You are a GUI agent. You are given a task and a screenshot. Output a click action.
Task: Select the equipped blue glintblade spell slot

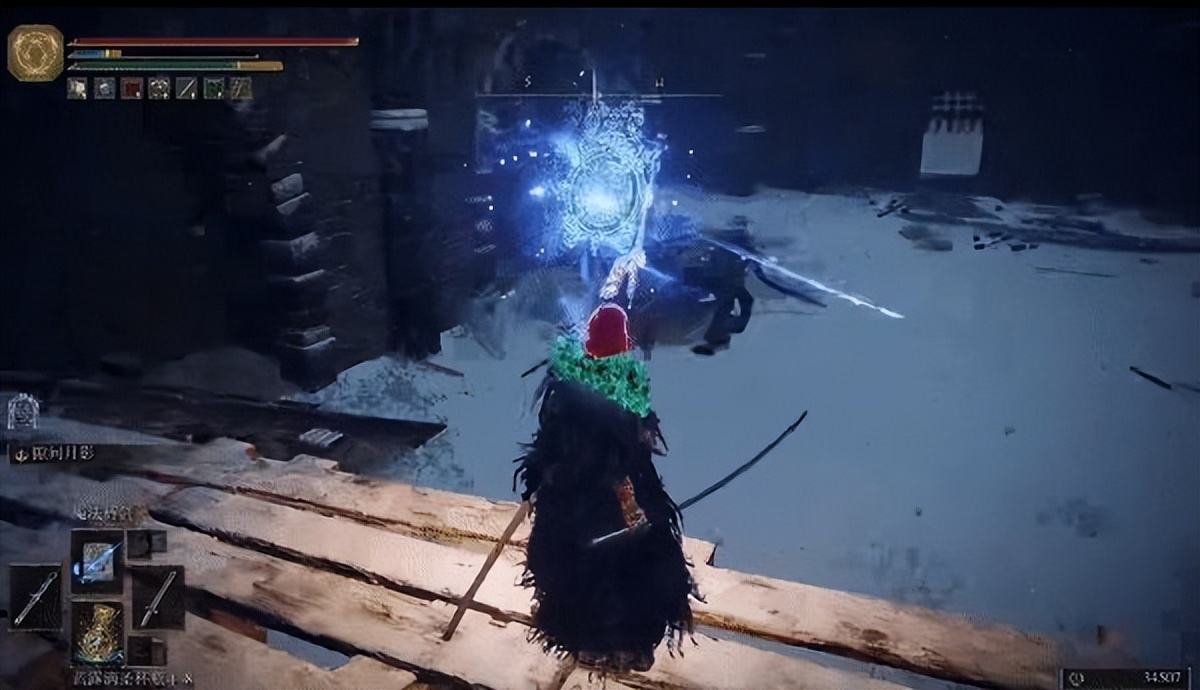(97, 560)
